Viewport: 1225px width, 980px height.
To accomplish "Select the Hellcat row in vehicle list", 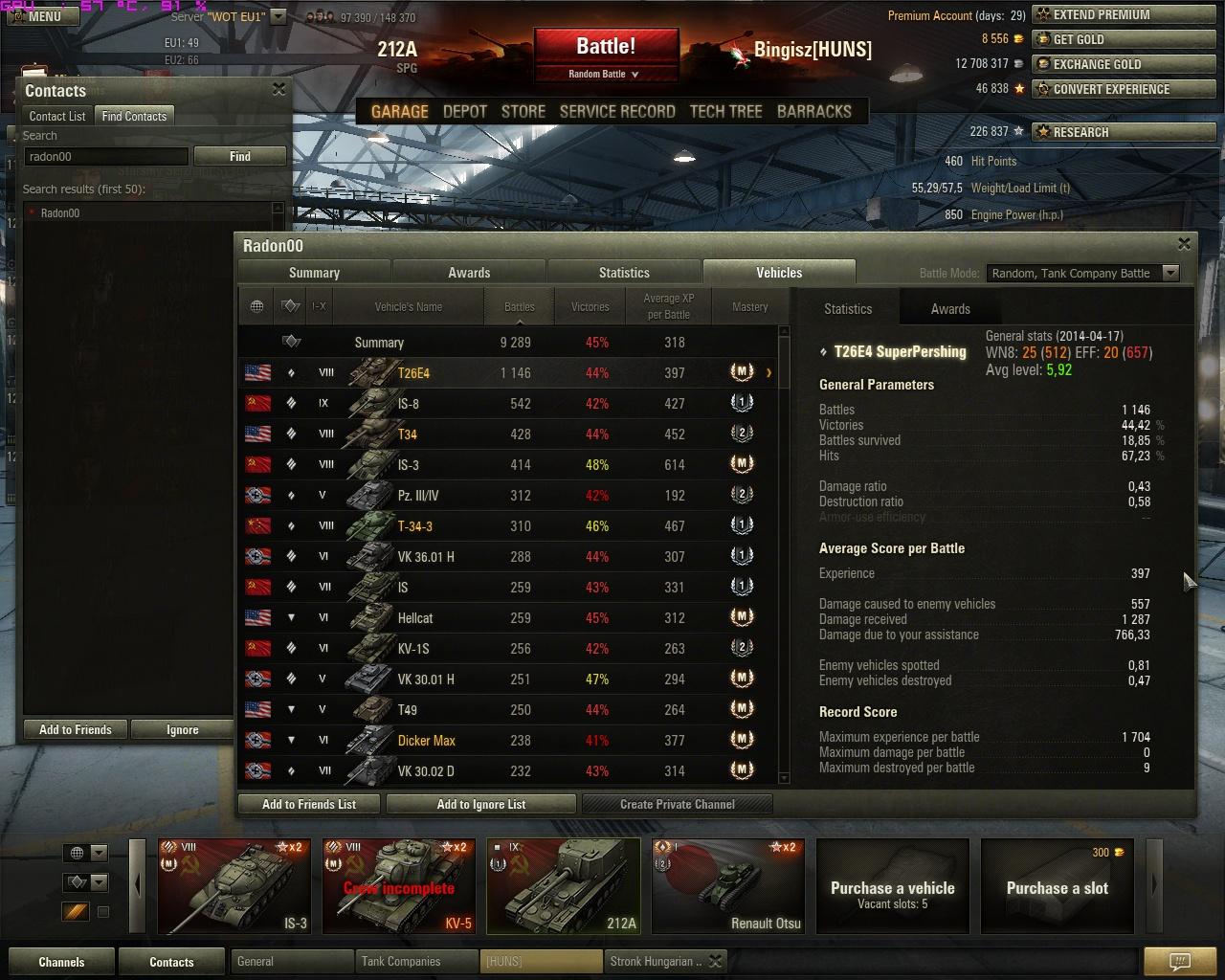I will 507,618.
